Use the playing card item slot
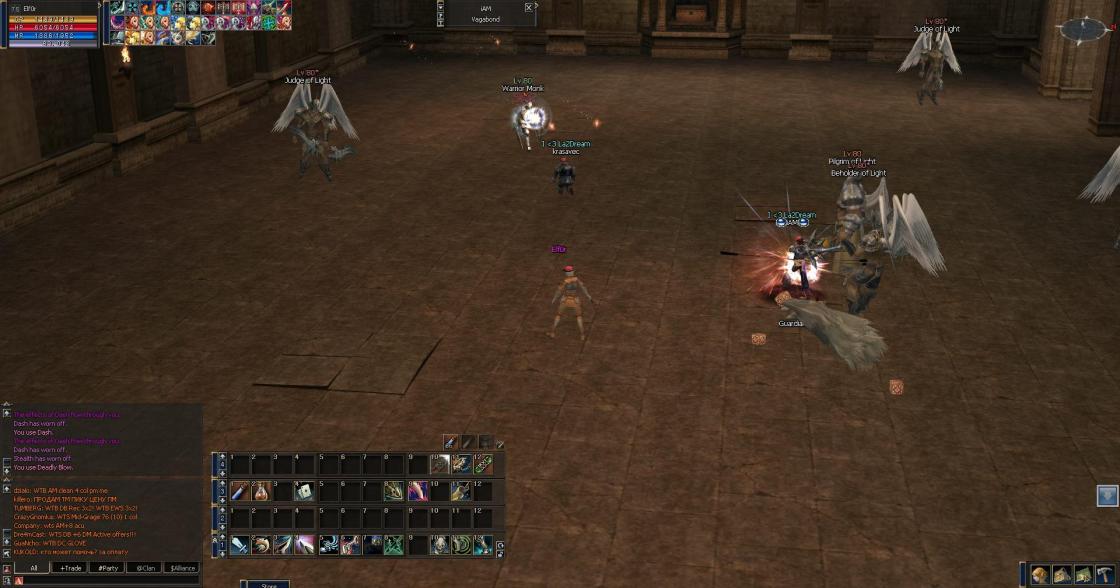This screenshot has height=588, width=1120. (x=305, y=491)
